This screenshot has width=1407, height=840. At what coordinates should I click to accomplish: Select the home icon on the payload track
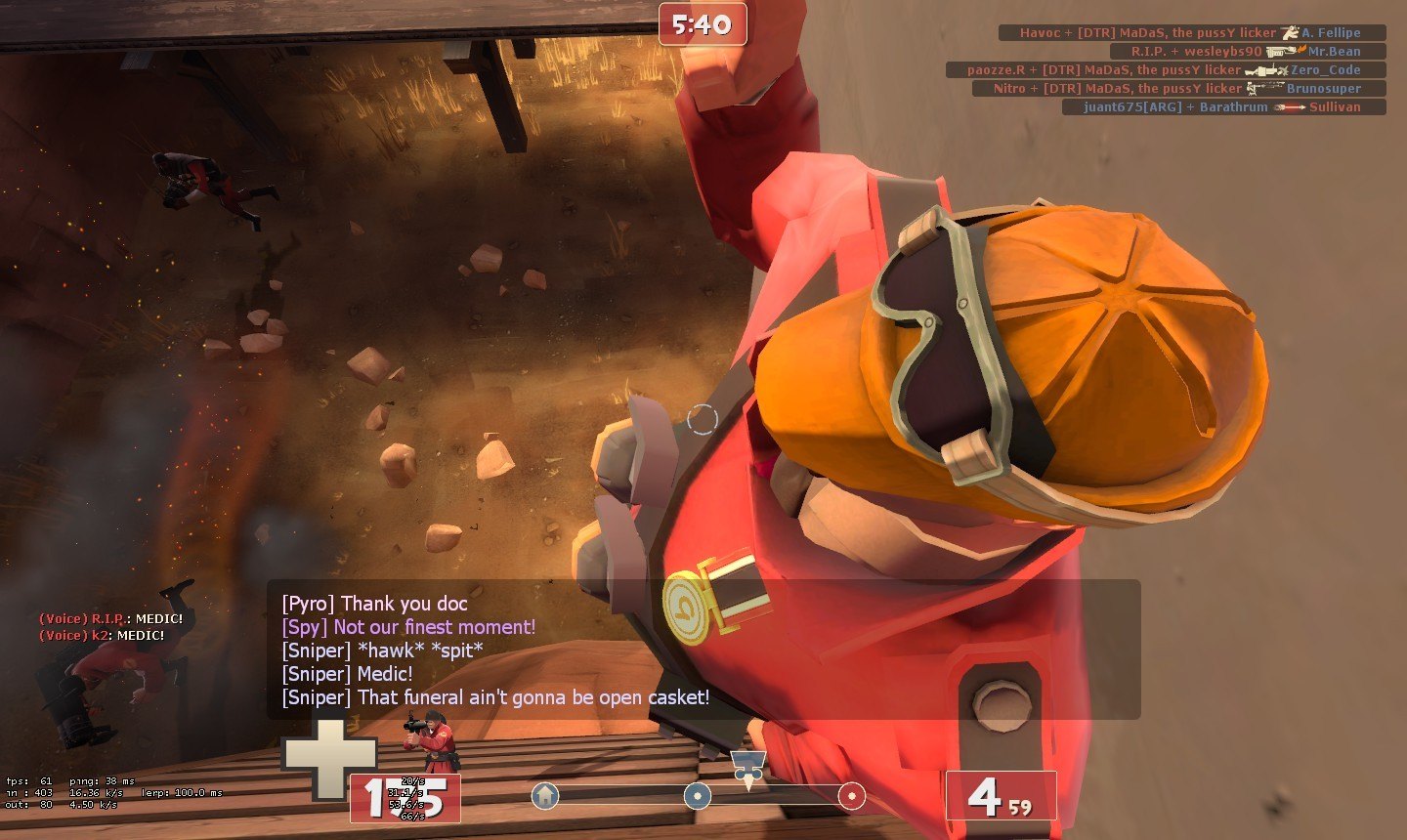coord(545,796)
